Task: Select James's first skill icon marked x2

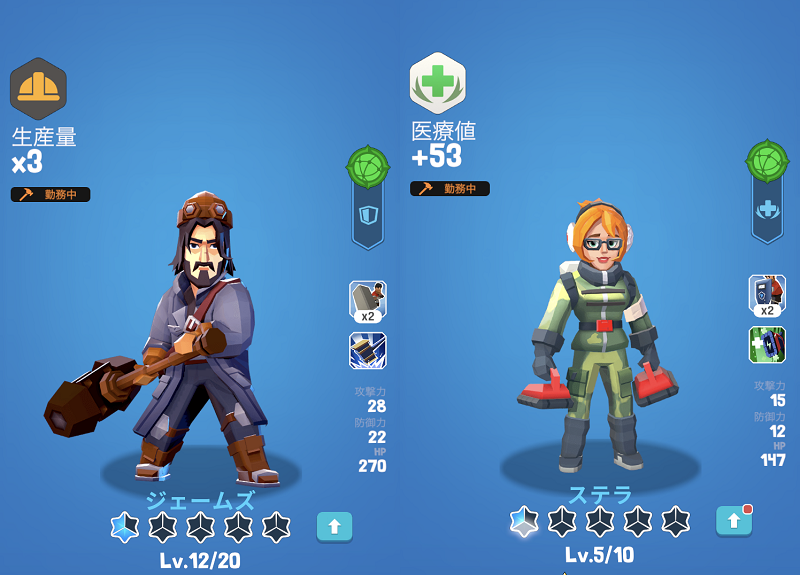Action: [368, 301]
